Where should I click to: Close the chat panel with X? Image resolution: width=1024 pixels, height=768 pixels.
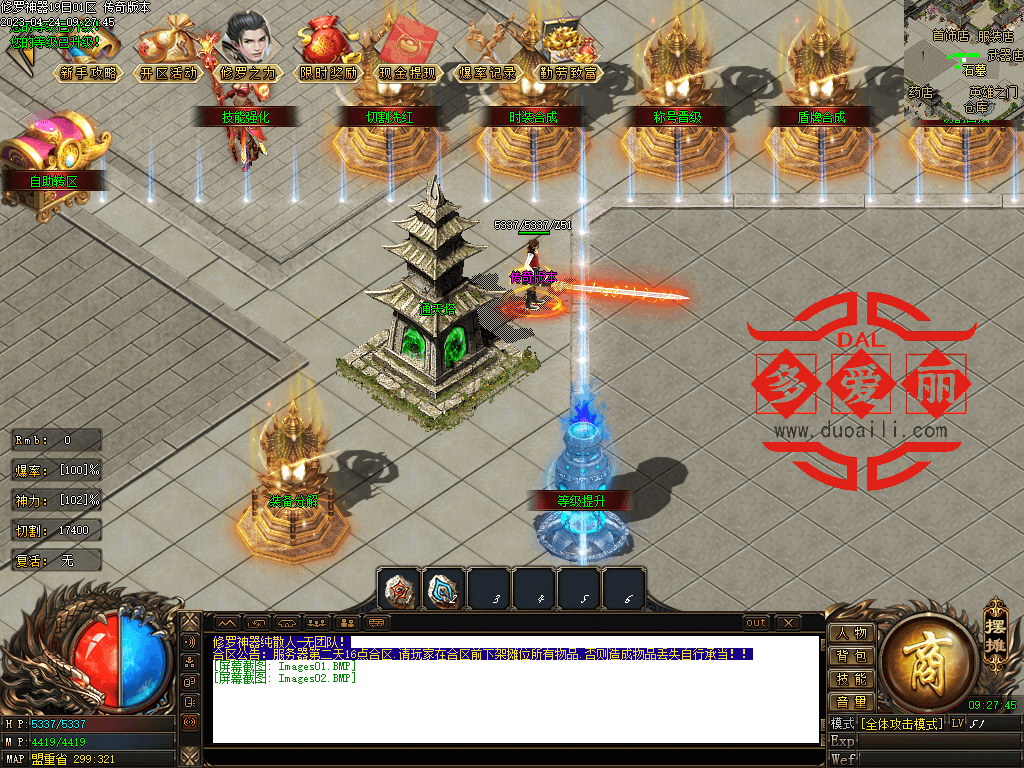tap(789, 623)
